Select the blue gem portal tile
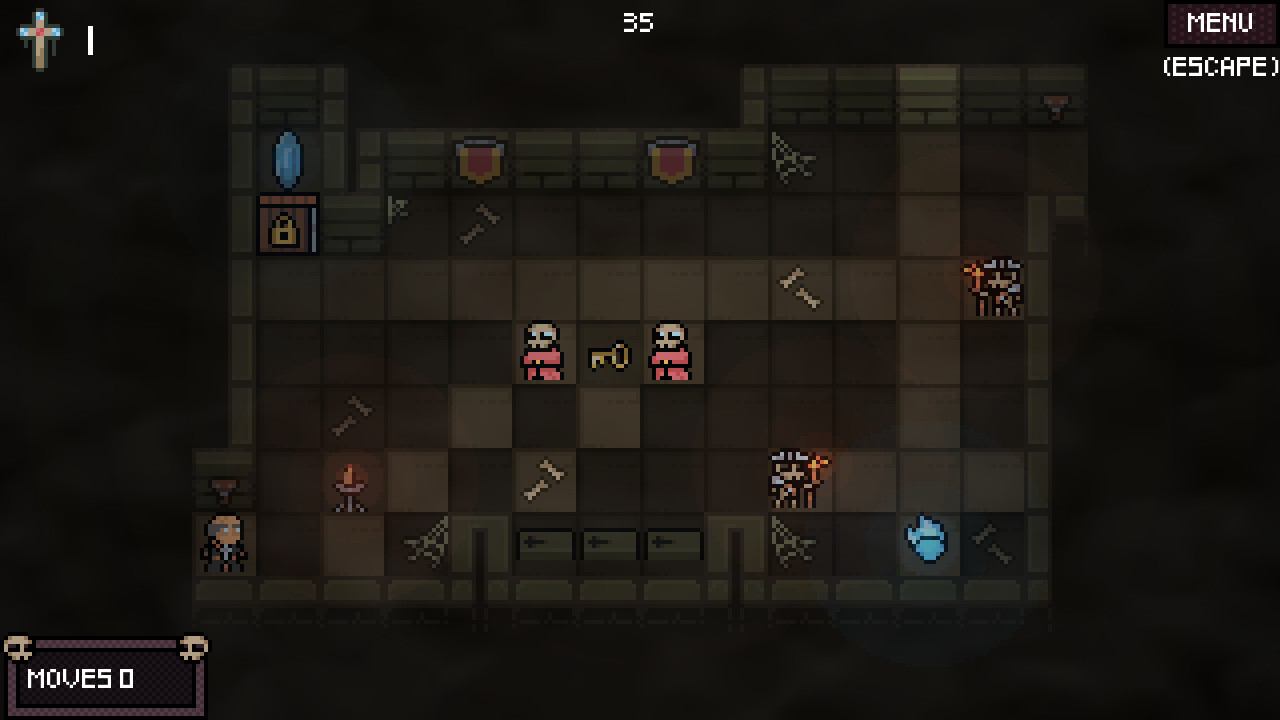1280x720 pixels. pyautogui.click(x=286, y=158)
